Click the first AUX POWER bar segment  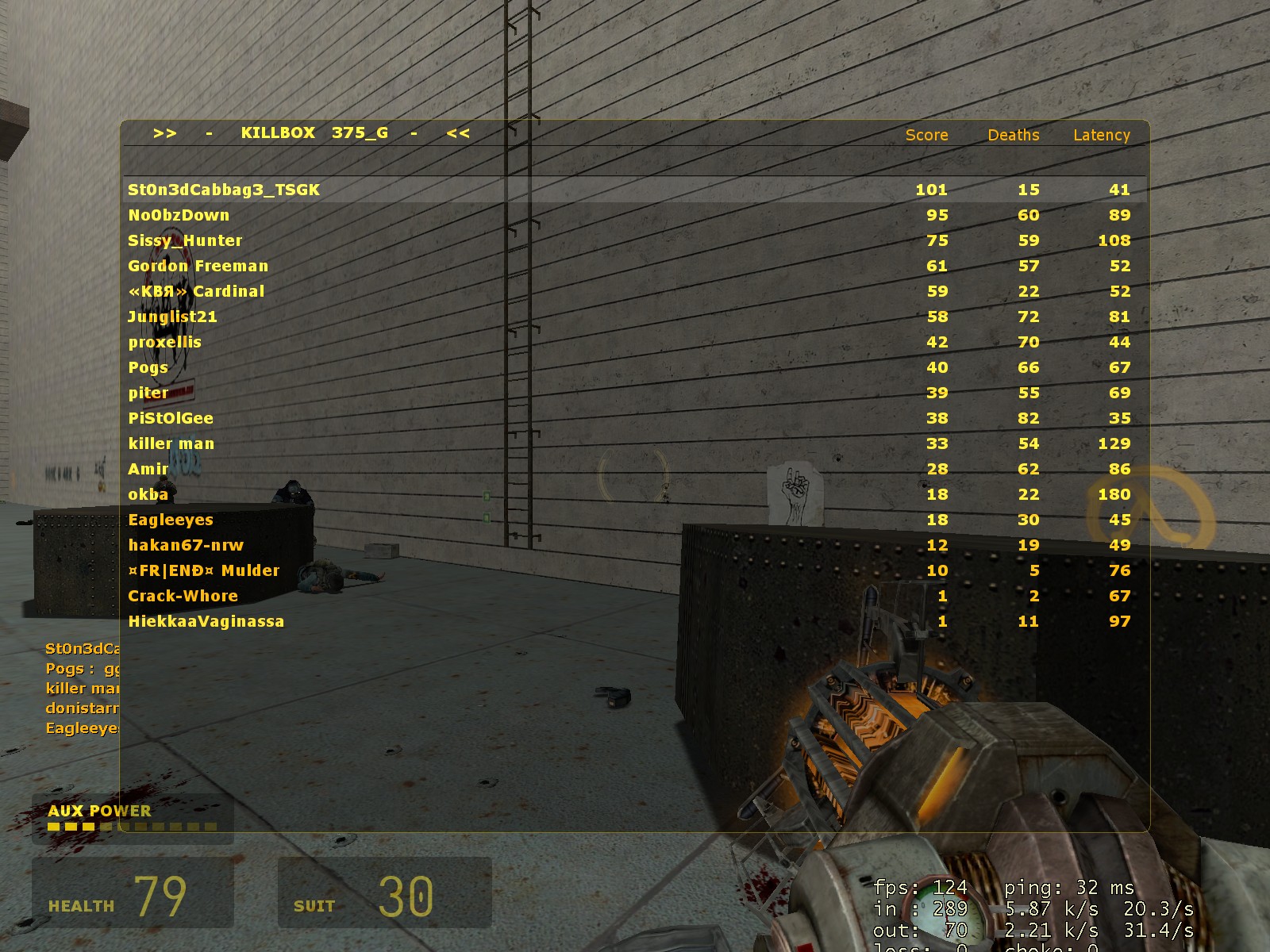tap(52, 828)
